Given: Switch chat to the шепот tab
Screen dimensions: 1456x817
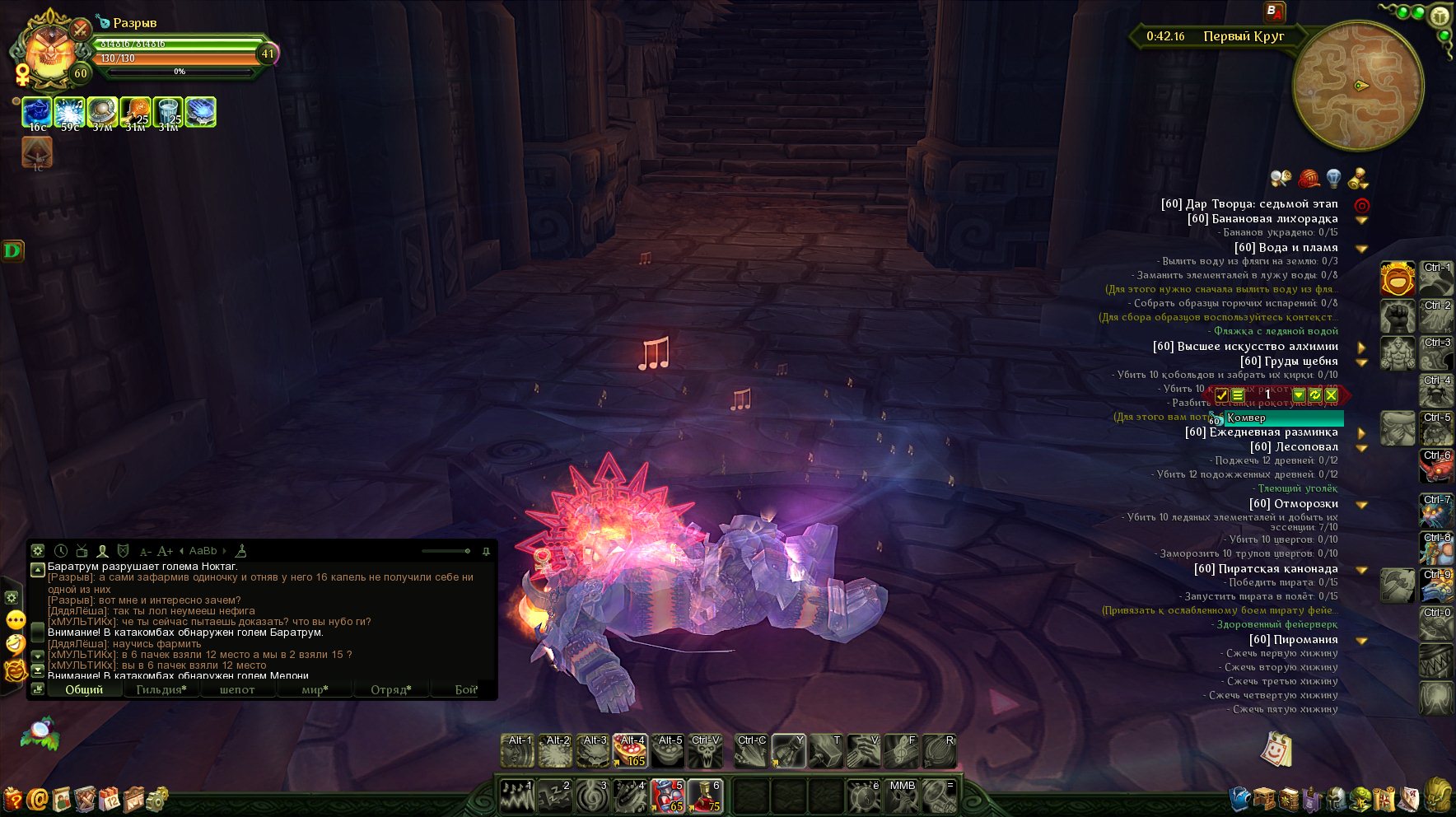Looking at the screenshot, I should [237, 689].
